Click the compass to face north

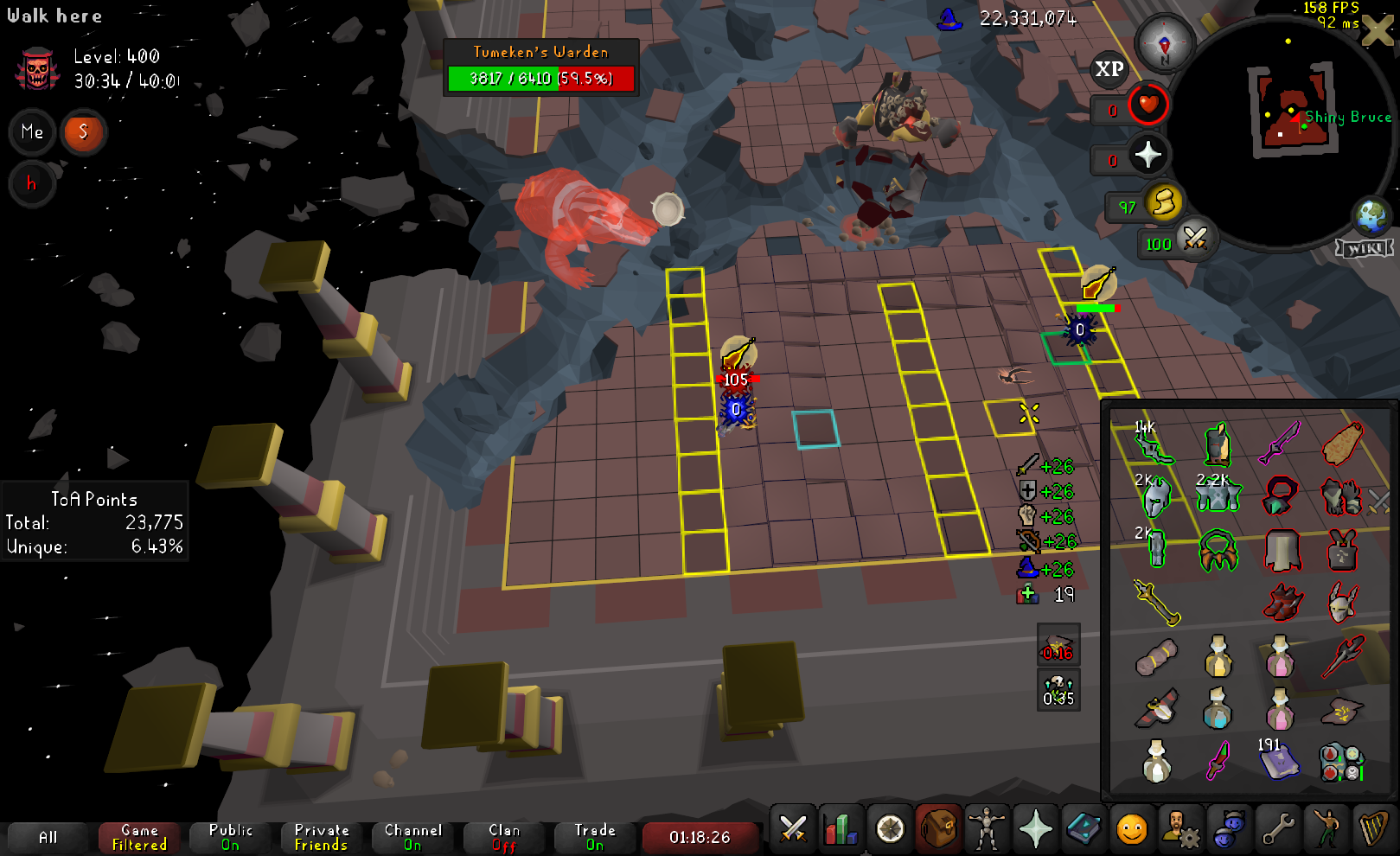point(1164,43)
